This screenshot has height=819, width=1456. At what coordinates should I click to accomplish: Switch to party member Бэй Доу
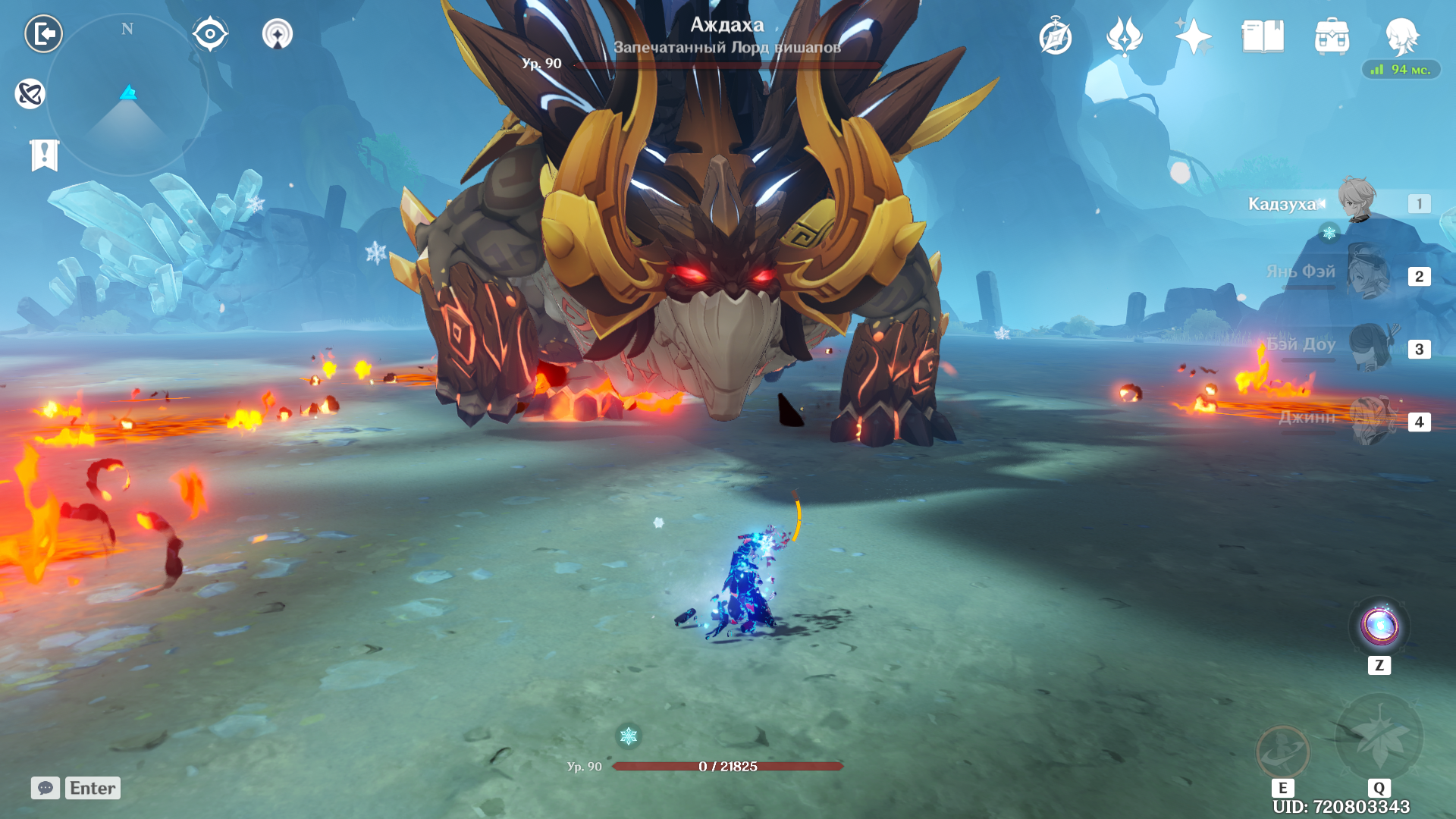click(1367, 347)
